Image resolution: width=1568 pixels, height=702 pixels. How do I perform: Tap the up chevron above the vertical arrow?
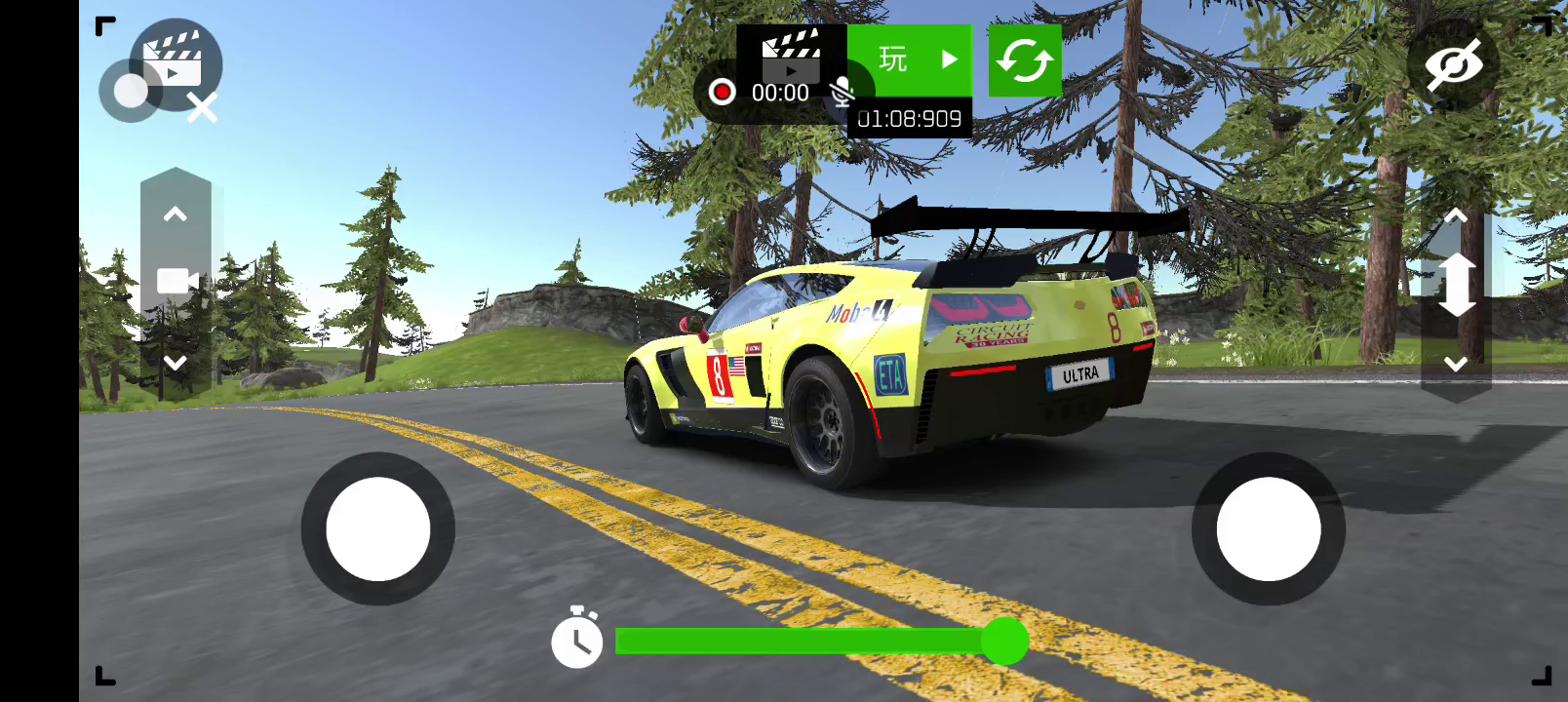click(1456, 215)
